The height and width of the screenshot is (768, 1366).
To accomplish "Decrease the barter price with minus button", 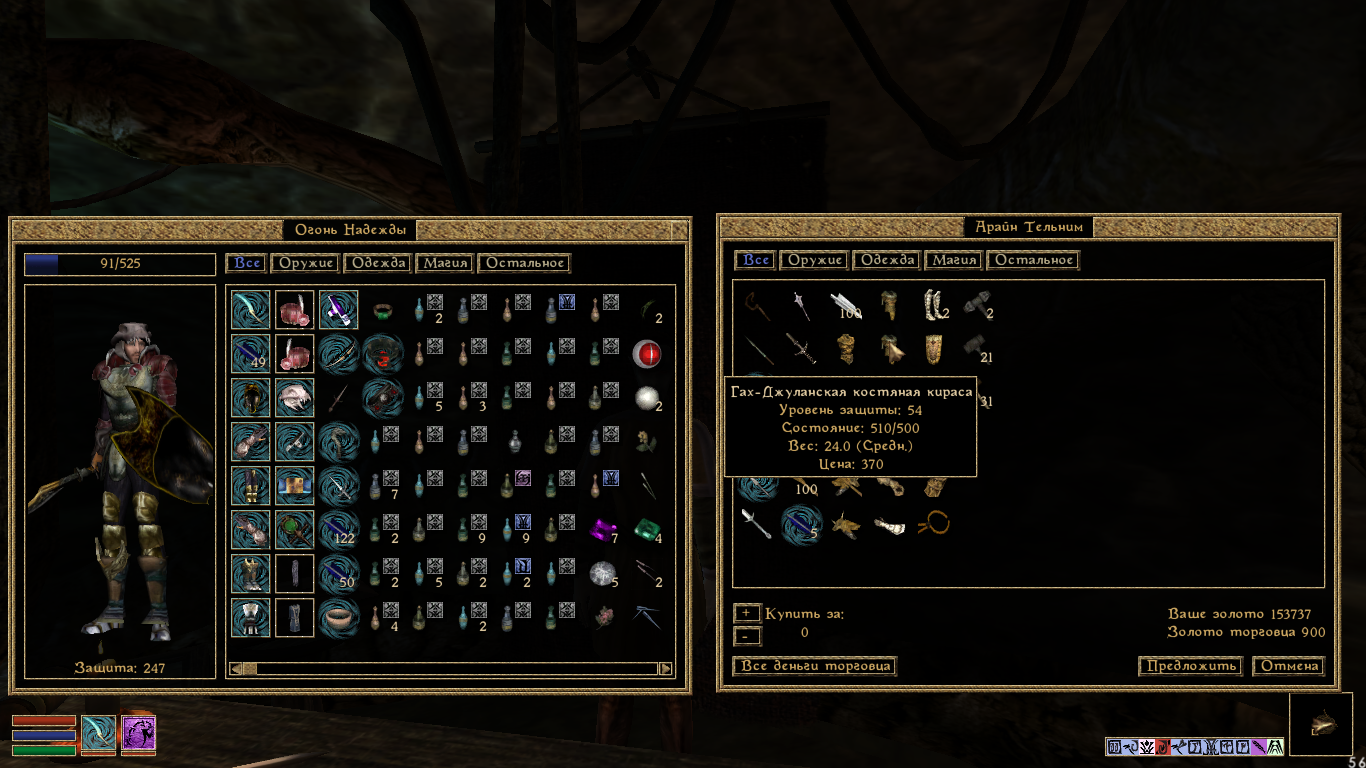I will tap(746, 635).
